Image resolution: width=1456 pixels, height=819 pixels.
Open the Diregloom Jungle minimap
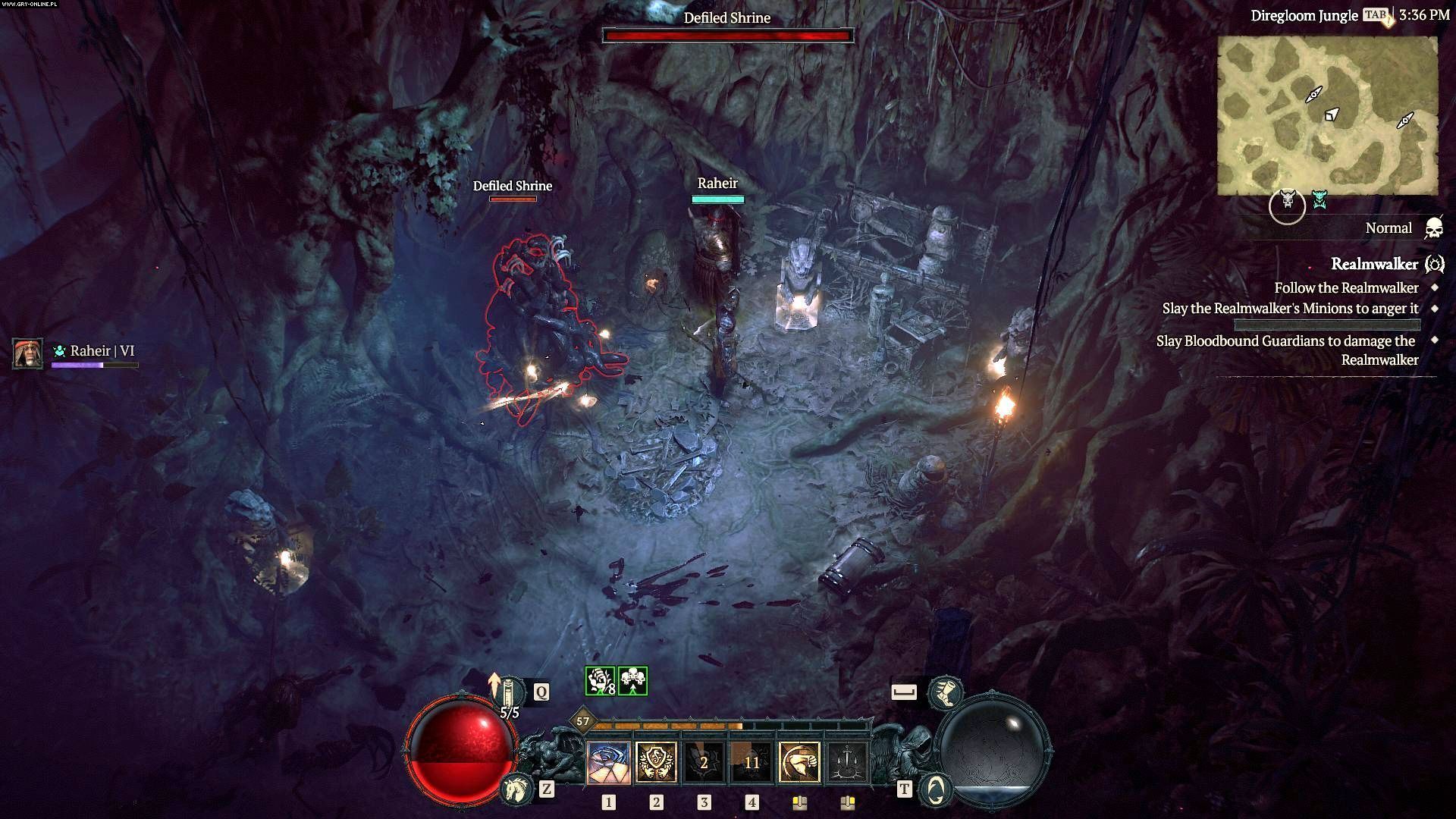point(1327,115)
